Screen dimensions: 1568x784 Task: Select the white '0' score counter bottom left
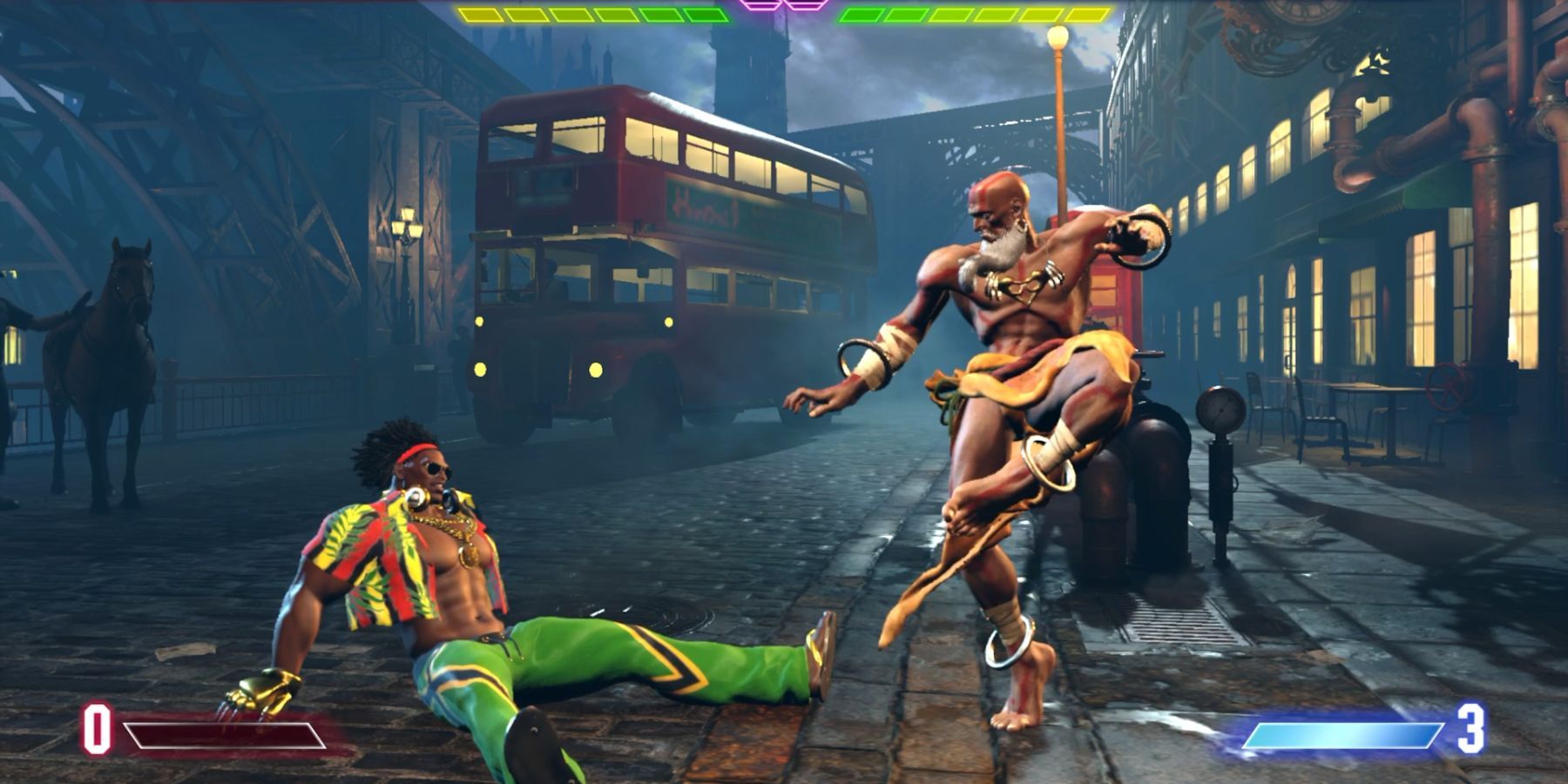click(96, 730)
